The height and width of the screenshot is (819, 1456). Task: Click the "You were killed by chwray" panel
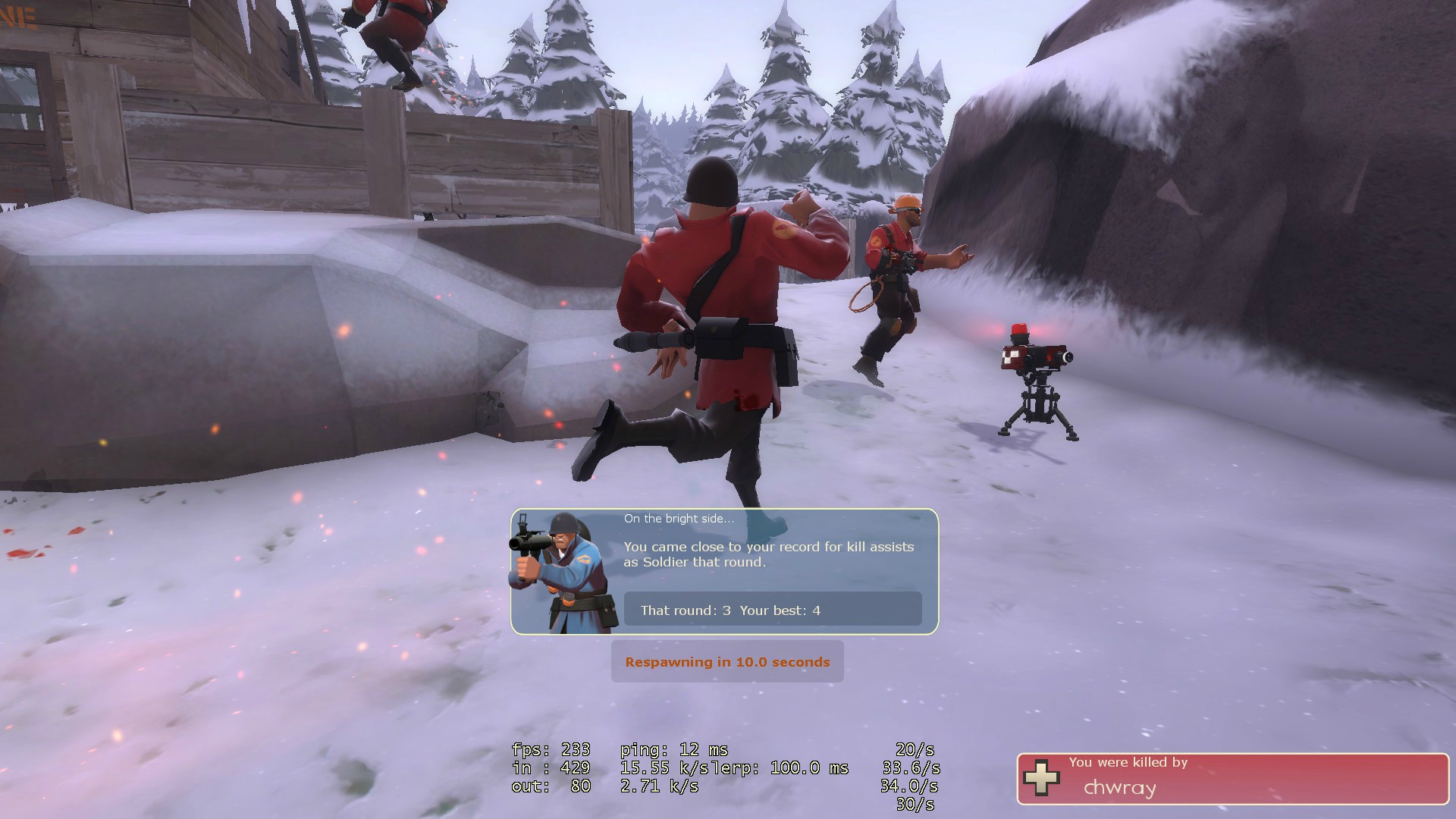tap(1232, 779)
